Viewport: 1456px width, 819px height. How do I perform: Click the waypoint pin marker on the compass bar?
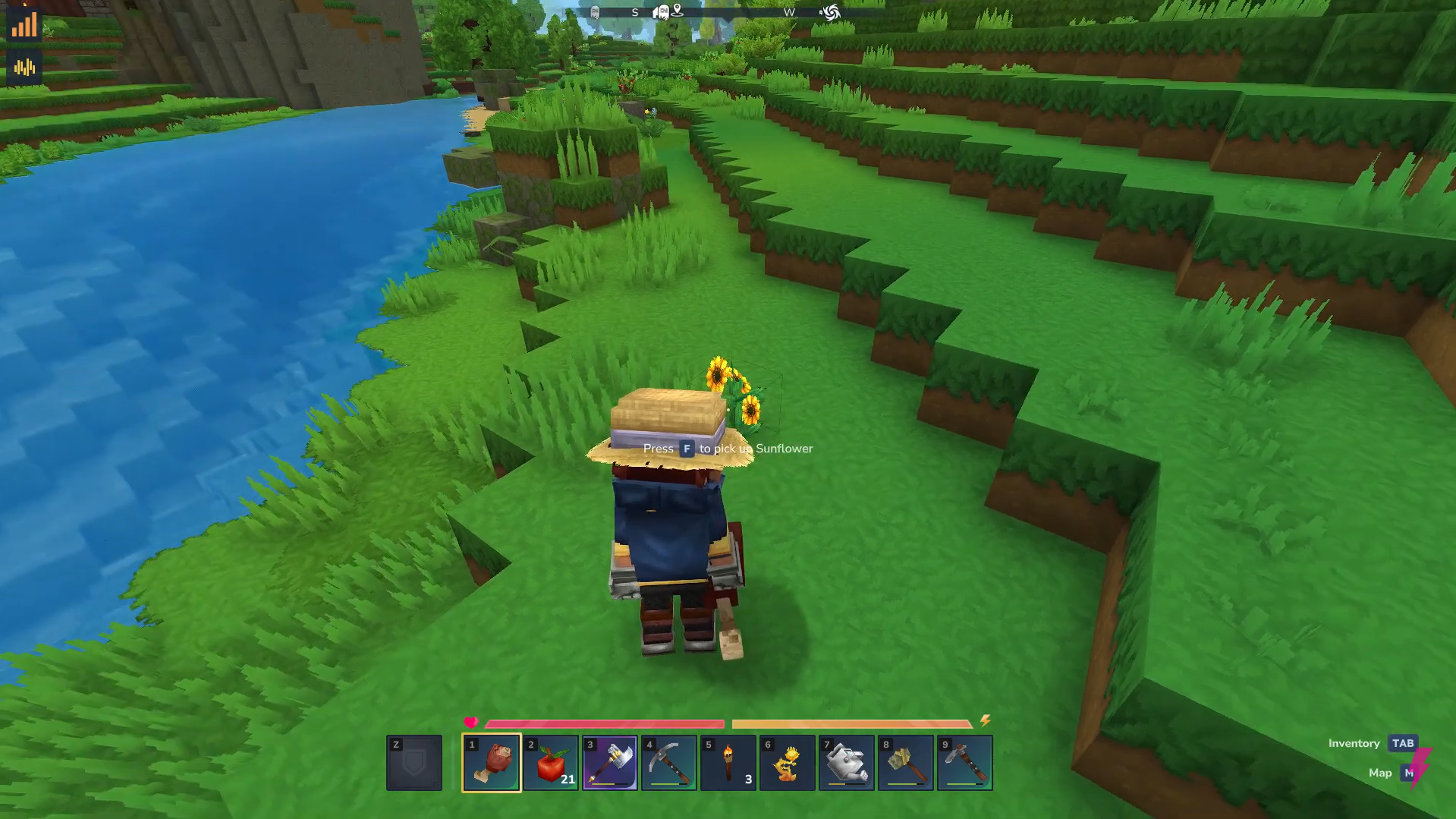tap(678, 10)
